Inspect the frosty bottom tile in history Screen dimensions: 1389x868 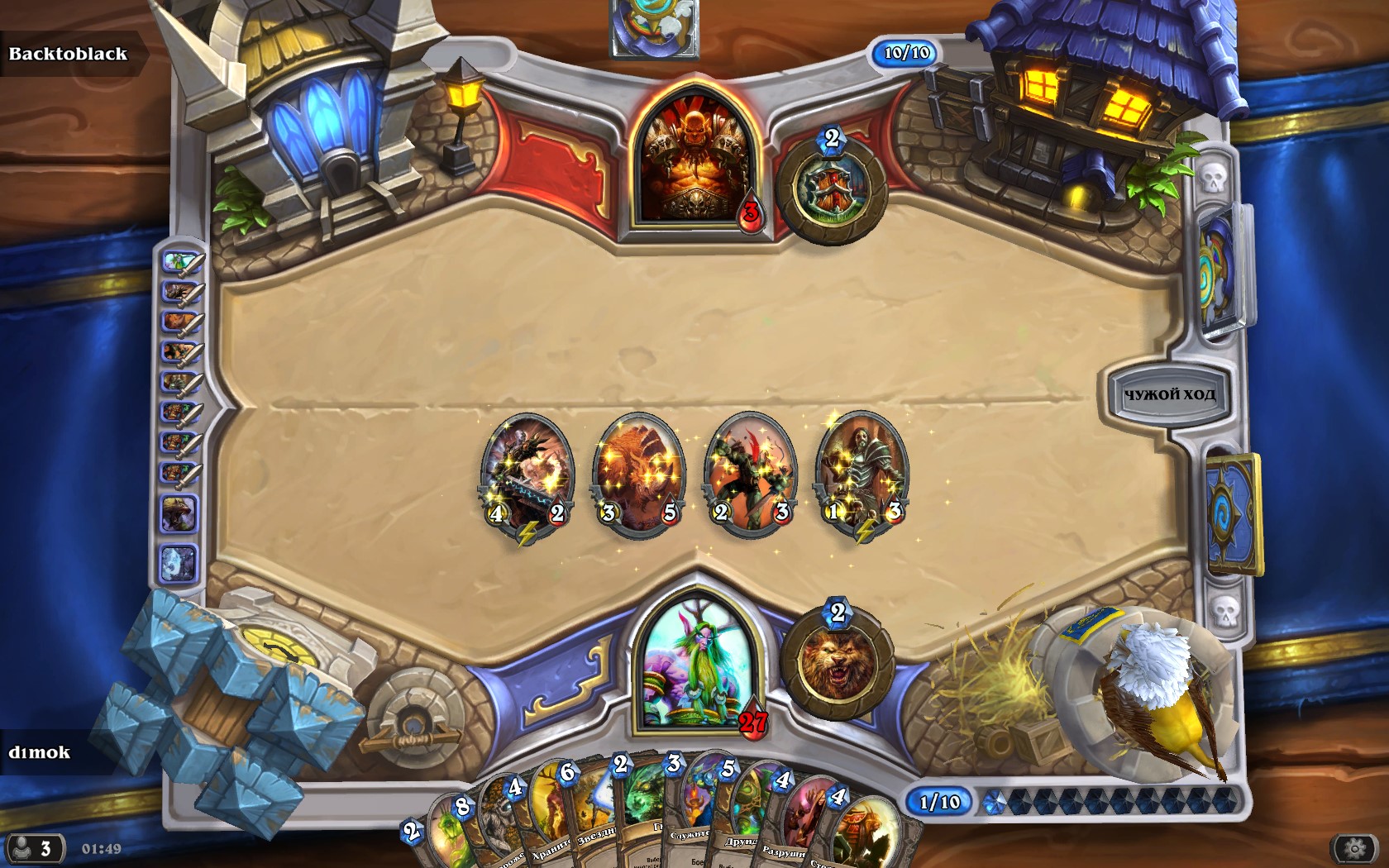(178, 563)
